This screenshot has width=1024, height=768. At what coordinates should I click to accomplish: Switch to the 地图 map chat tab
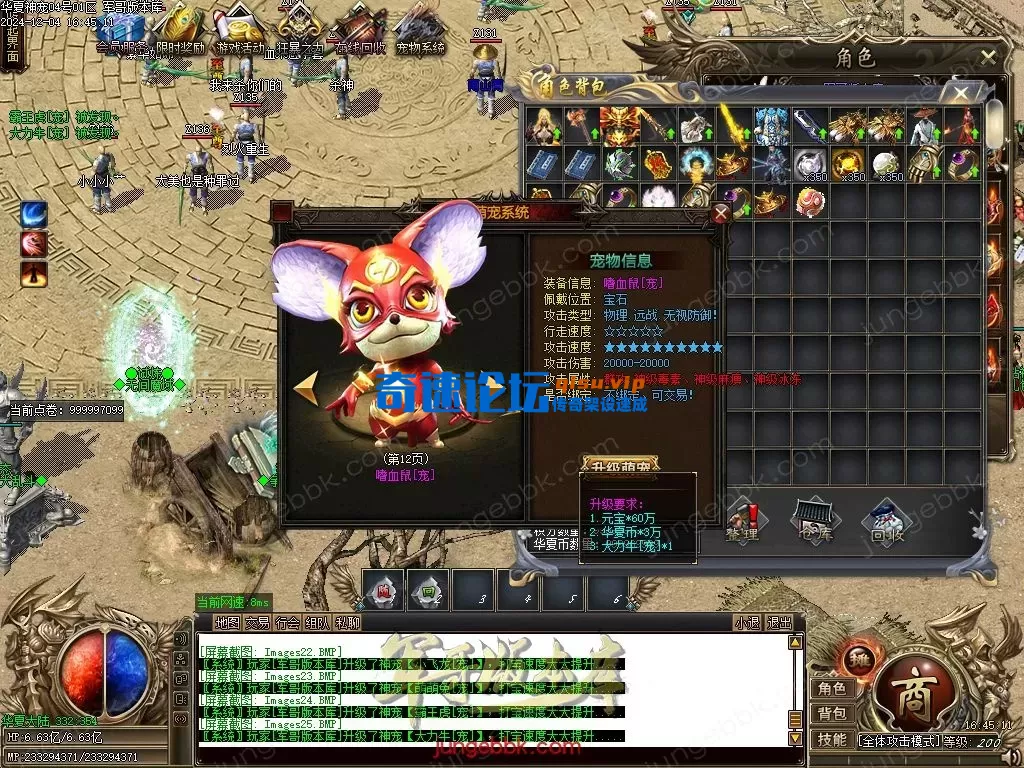pyautogui.click(x=227, y=622)
